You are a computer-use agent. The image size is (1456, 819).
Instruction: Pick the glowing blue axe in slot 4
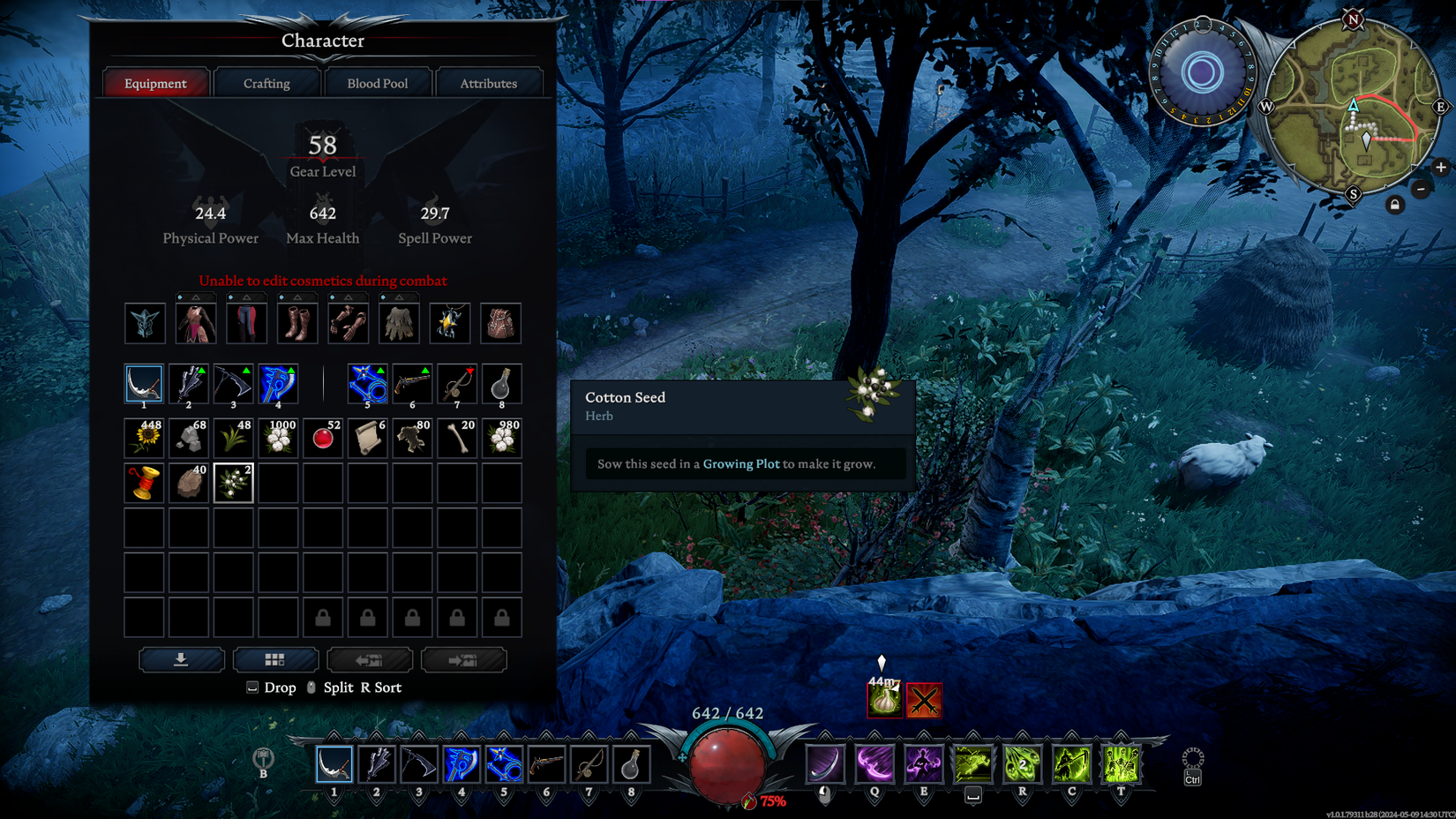(278, 385)
